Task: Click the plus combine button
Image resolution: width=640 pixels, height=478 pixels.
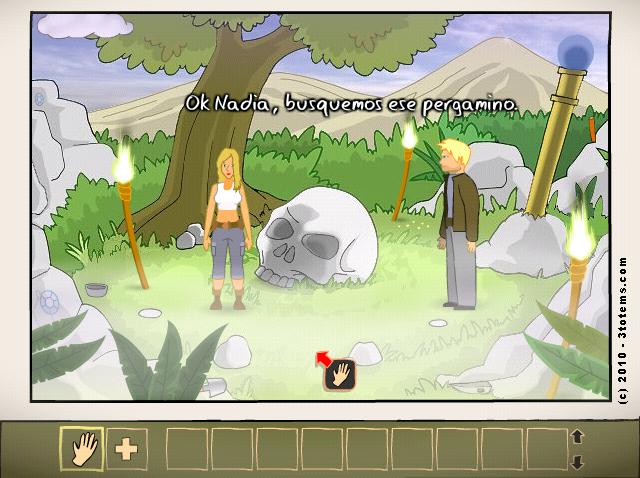Action: pos(126,448)
